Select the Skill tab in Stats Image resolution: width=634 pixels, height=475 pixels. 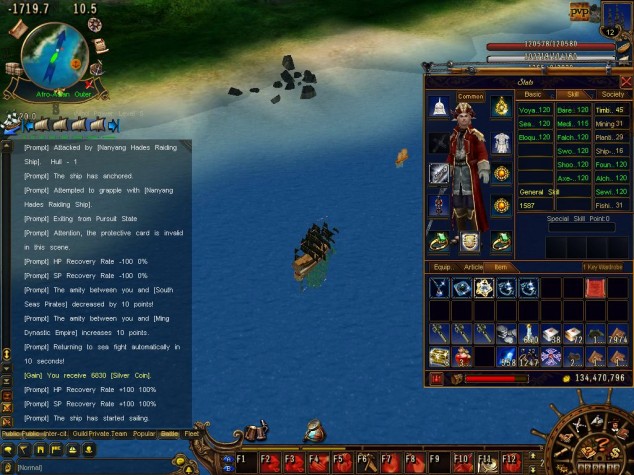(573, 94)
